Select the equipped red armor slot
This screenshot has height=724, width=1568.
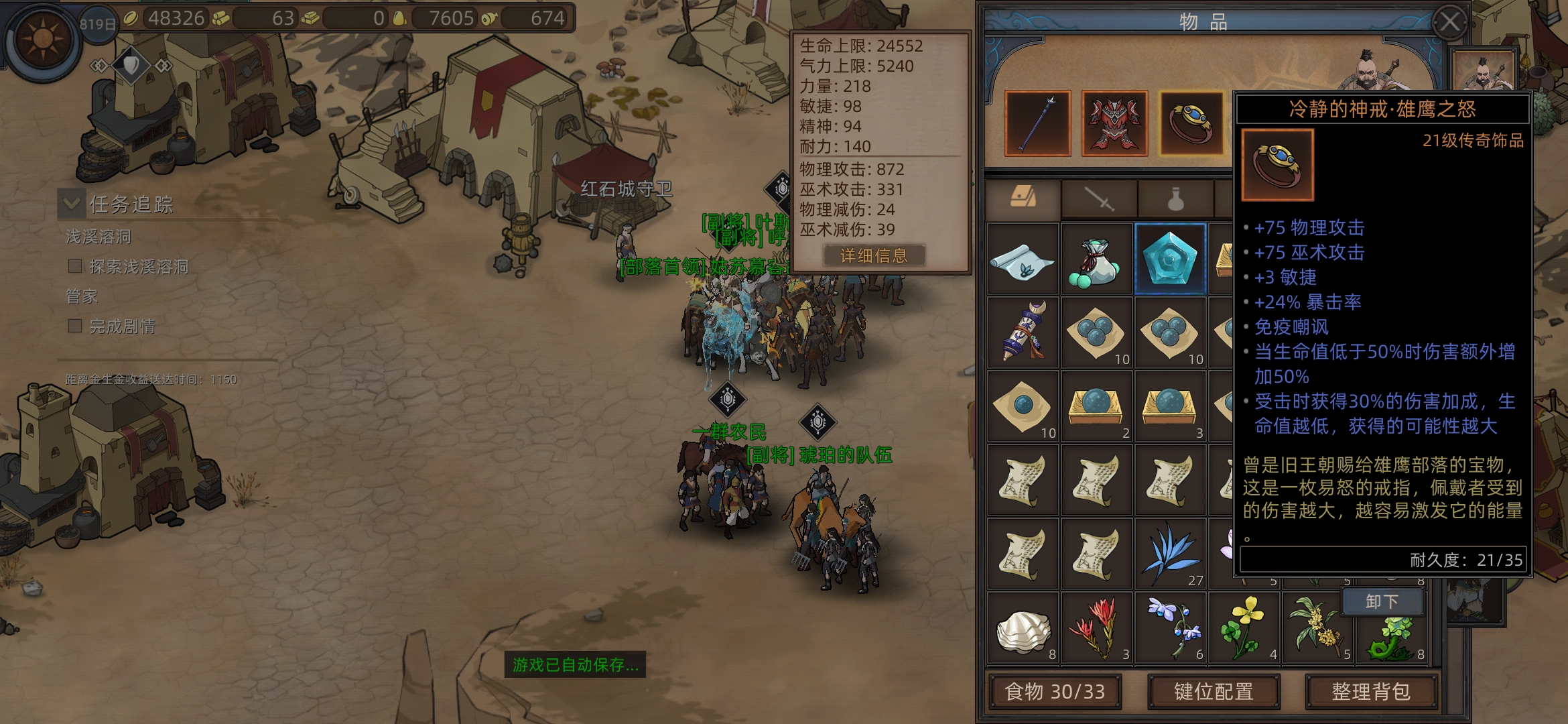1114,123
